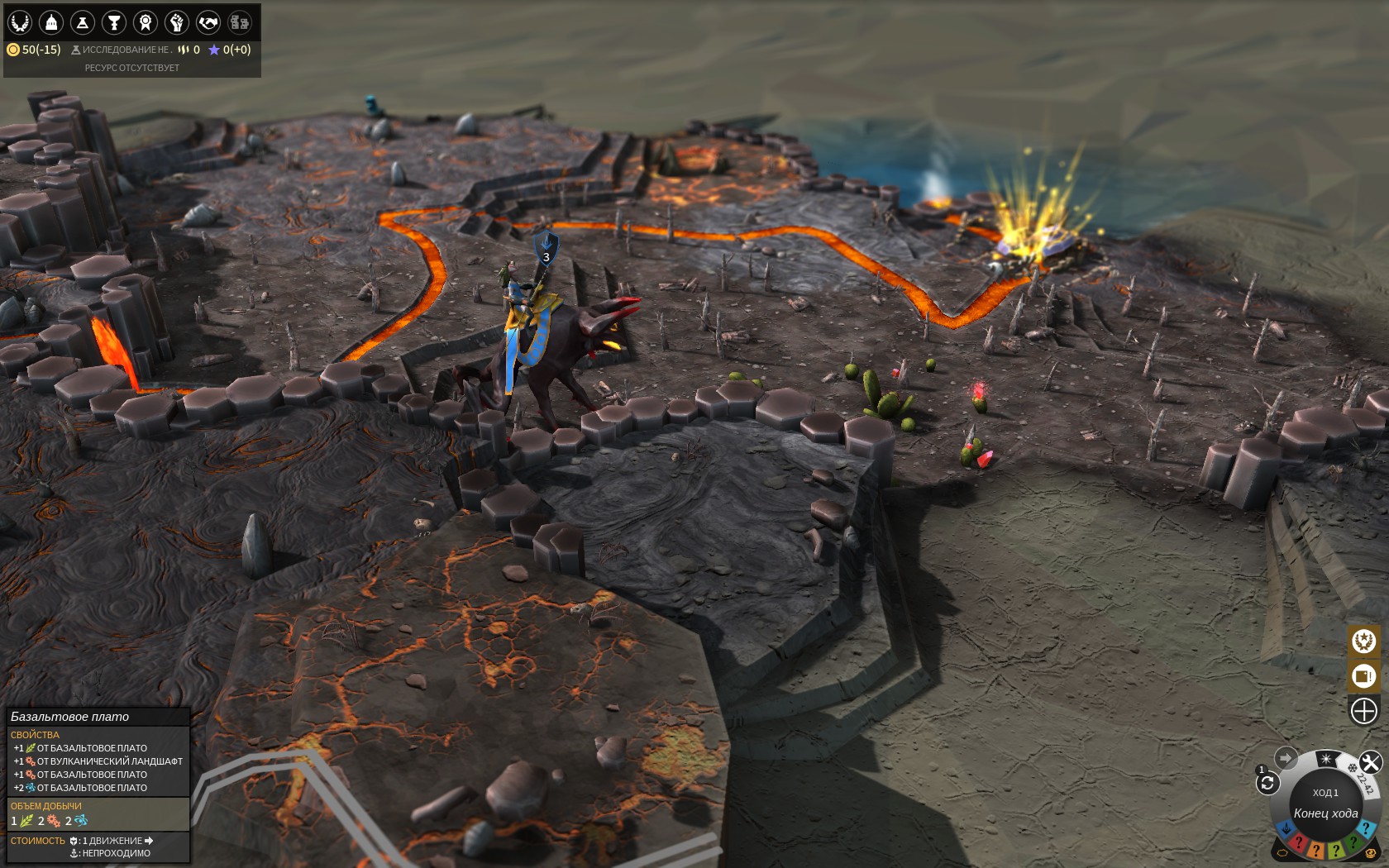Open the empire screen with capitol icon

coord(50,22)
